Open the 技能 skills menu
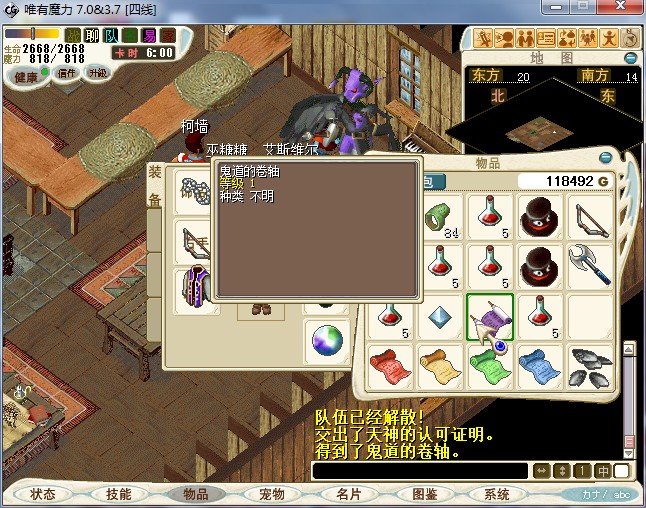The height and width of the screenshot is (508, 646). click(x=119, y=494)
